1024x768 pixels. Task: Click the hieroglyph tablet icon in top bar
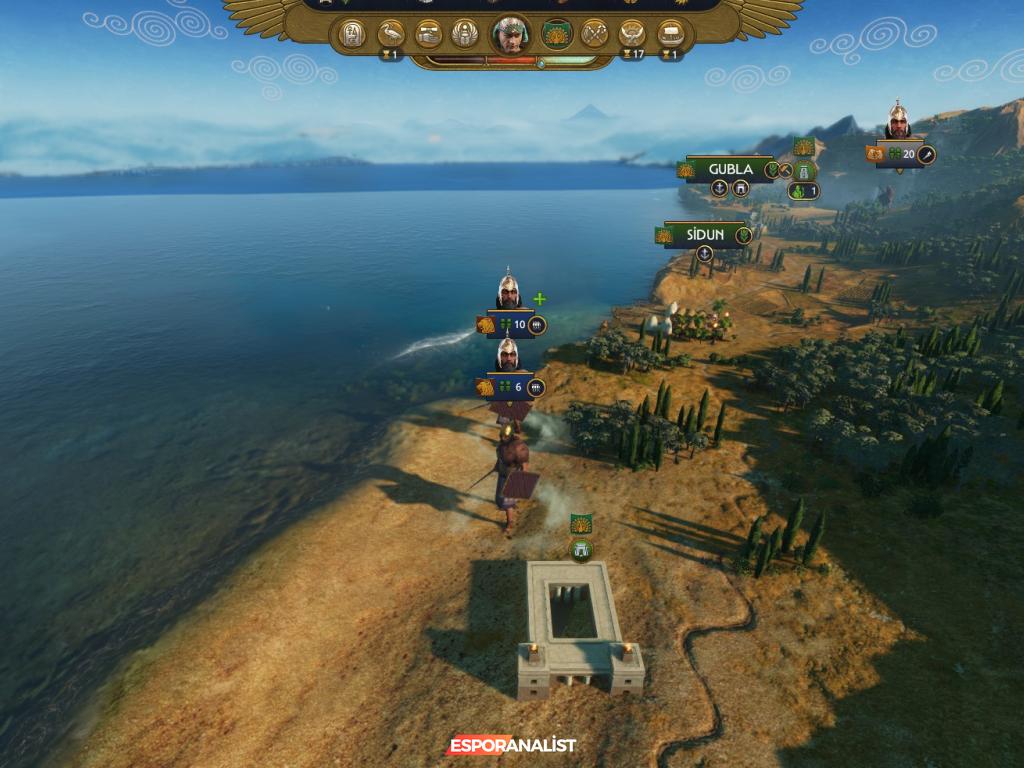352,34
